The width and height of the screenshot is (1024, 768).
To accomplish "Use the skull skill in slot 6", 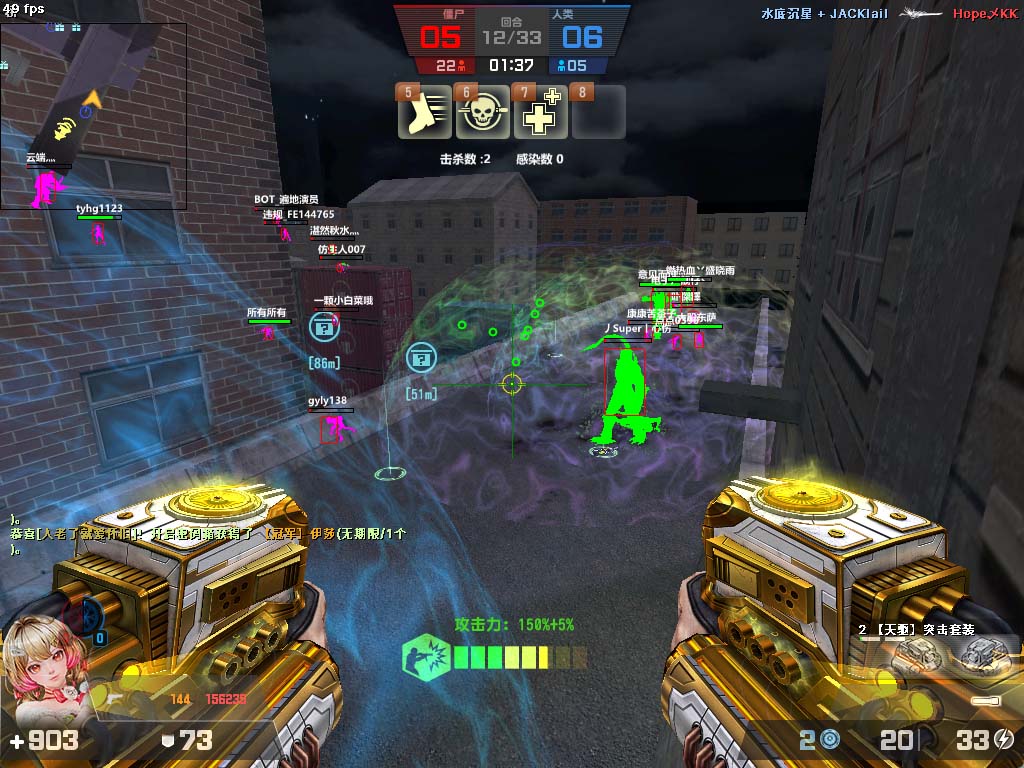I will click(482, 116).
